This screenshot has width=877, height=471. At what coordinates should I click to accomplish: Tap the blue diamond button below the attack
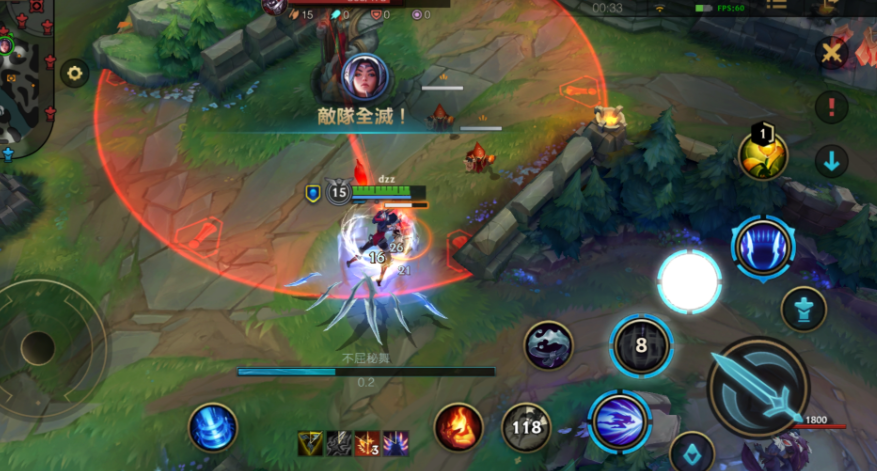coord(691,450)
